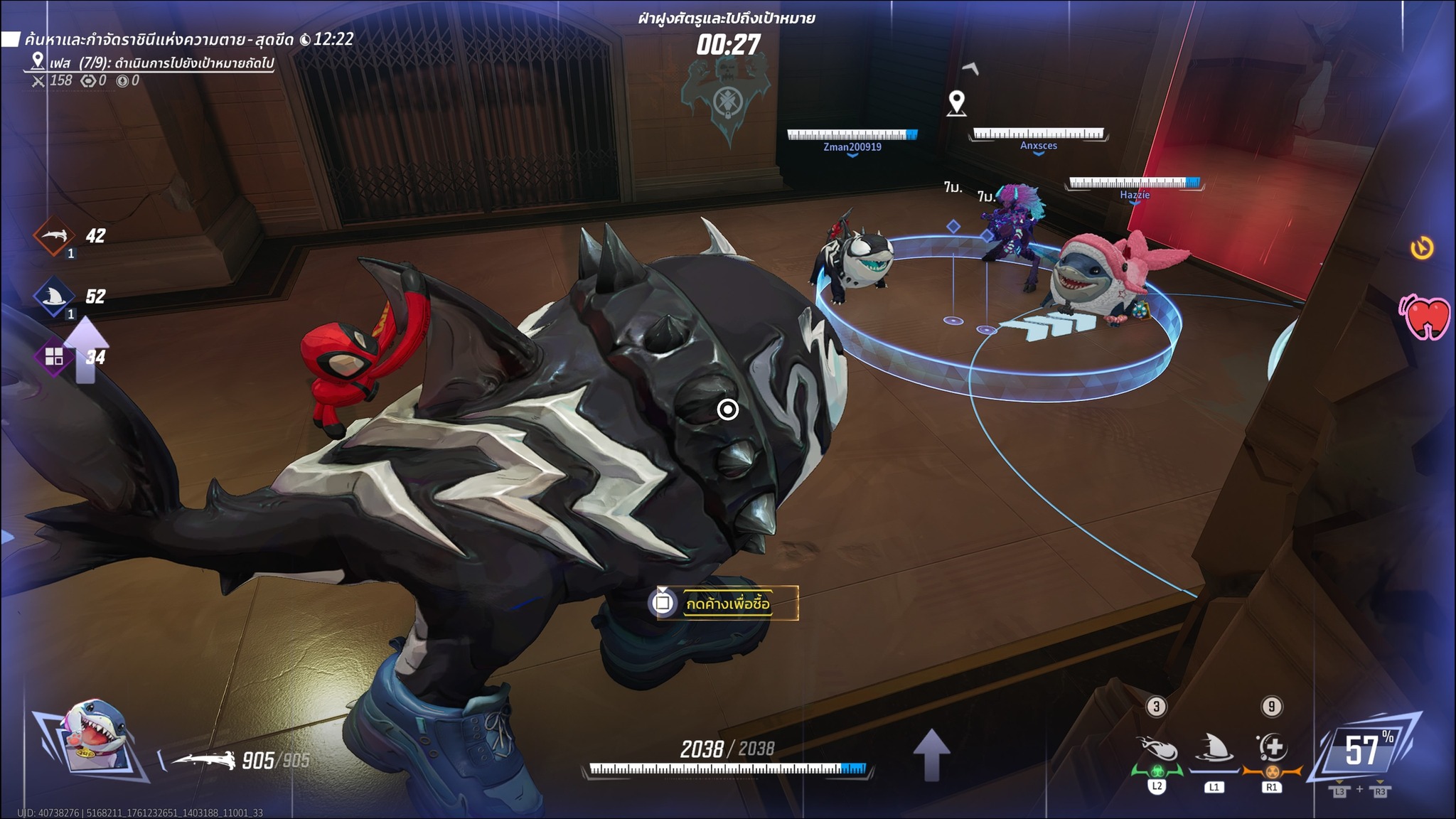Click the pink heart emote icon

(x=1425, y=317)
